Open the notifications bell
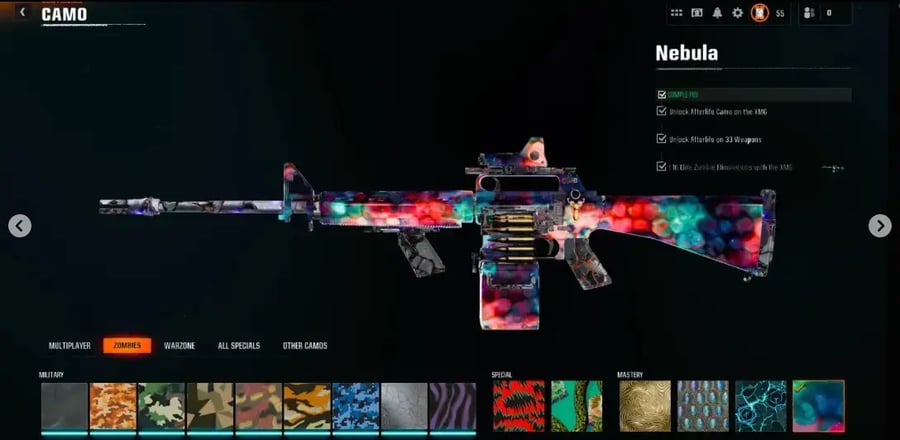Screen dimensions: 900x440 click(x=718, y=13)
